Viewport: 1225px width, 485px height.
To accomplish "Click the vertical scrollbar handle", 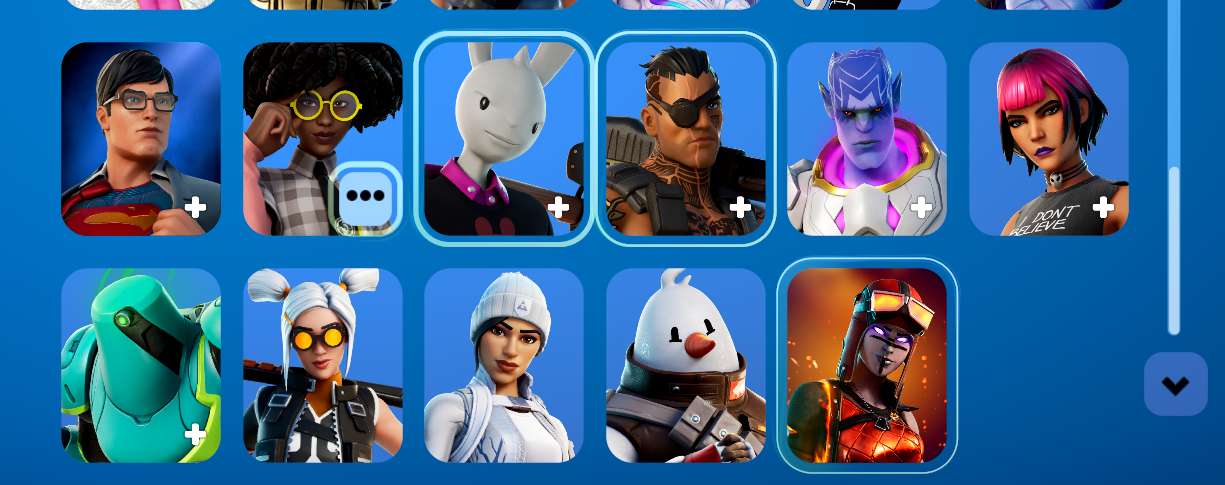I will [1174, 250].
